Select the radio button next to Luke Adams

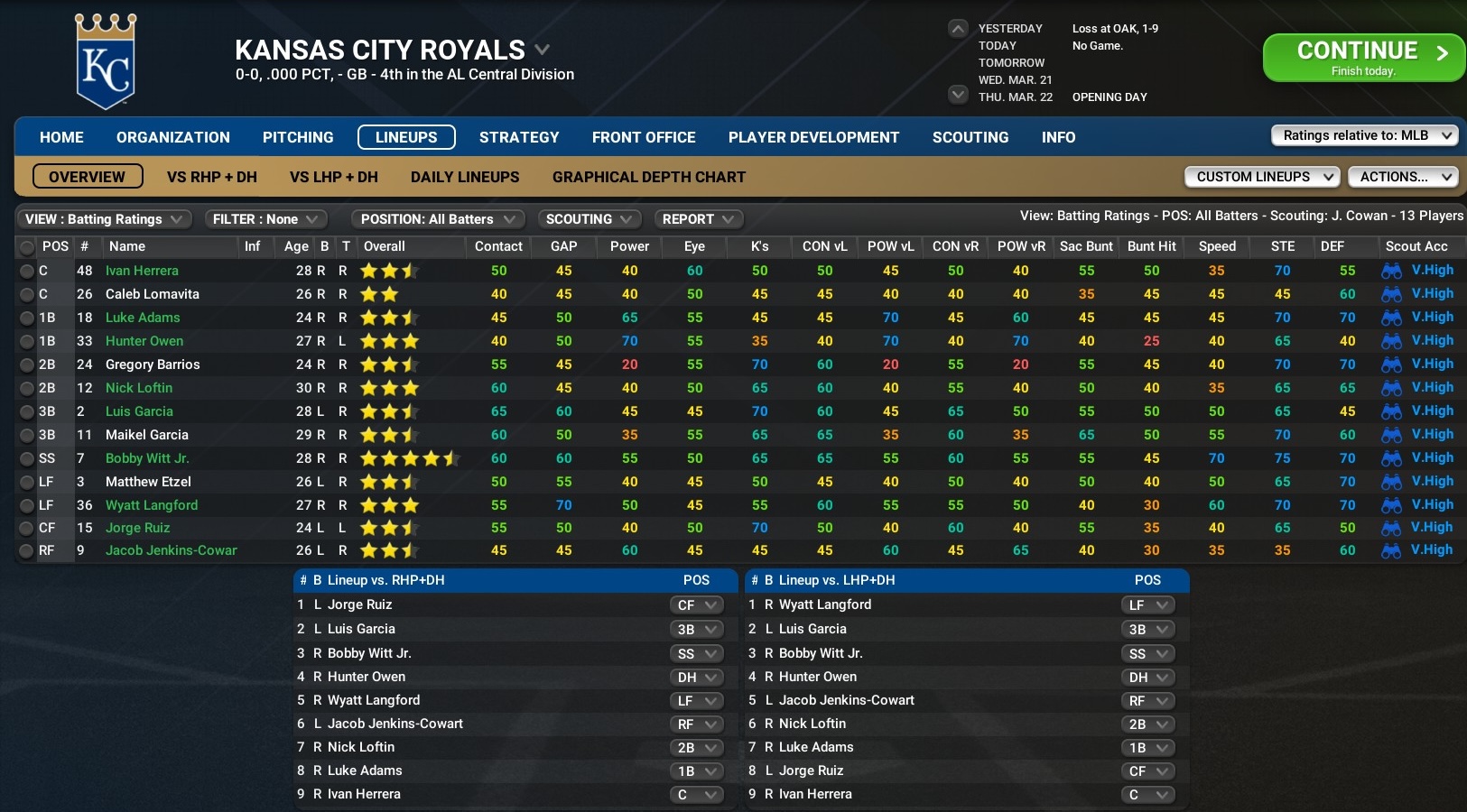[26, 317]
